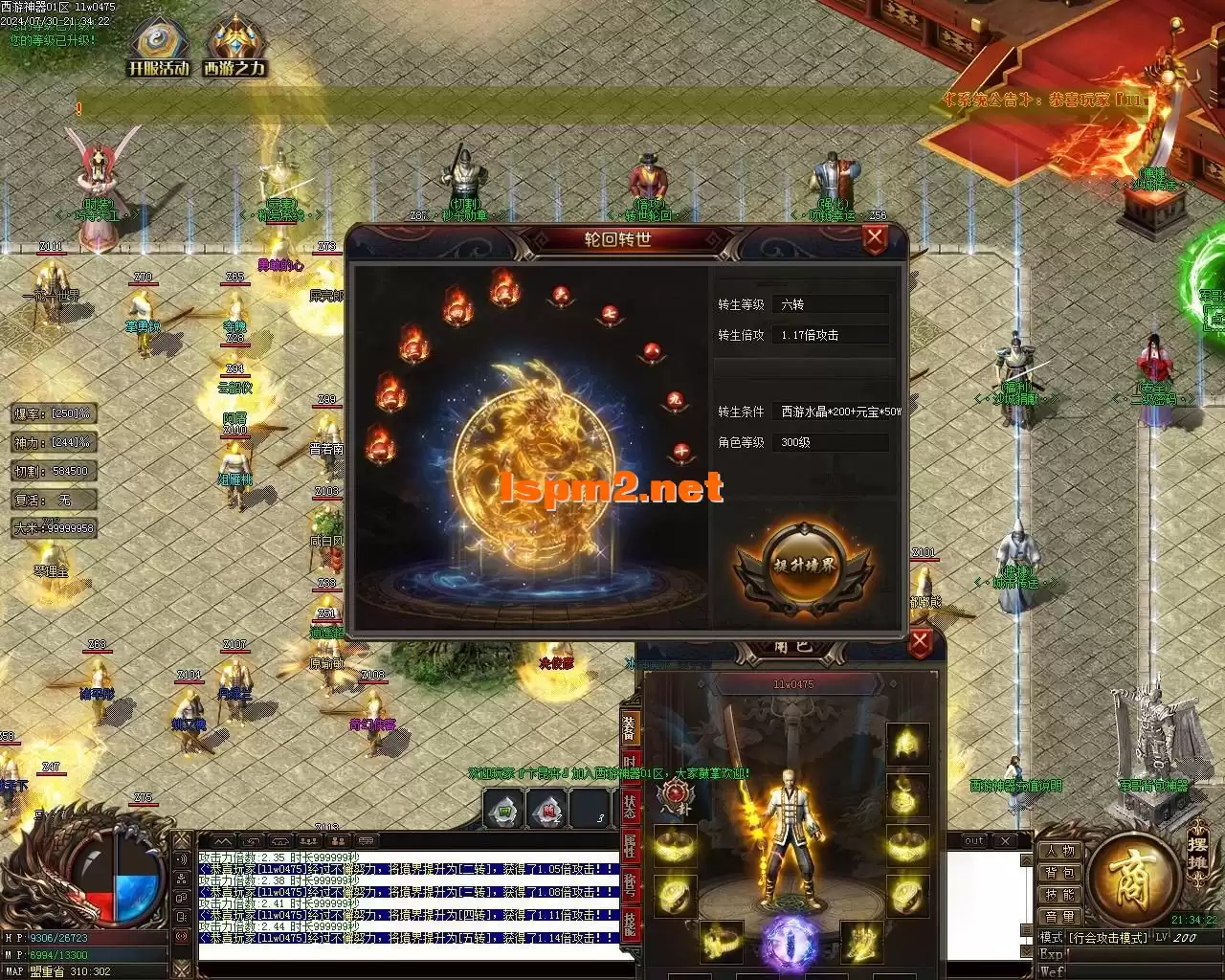
Task: Select the purple gem slot below character
Action: 791,942
